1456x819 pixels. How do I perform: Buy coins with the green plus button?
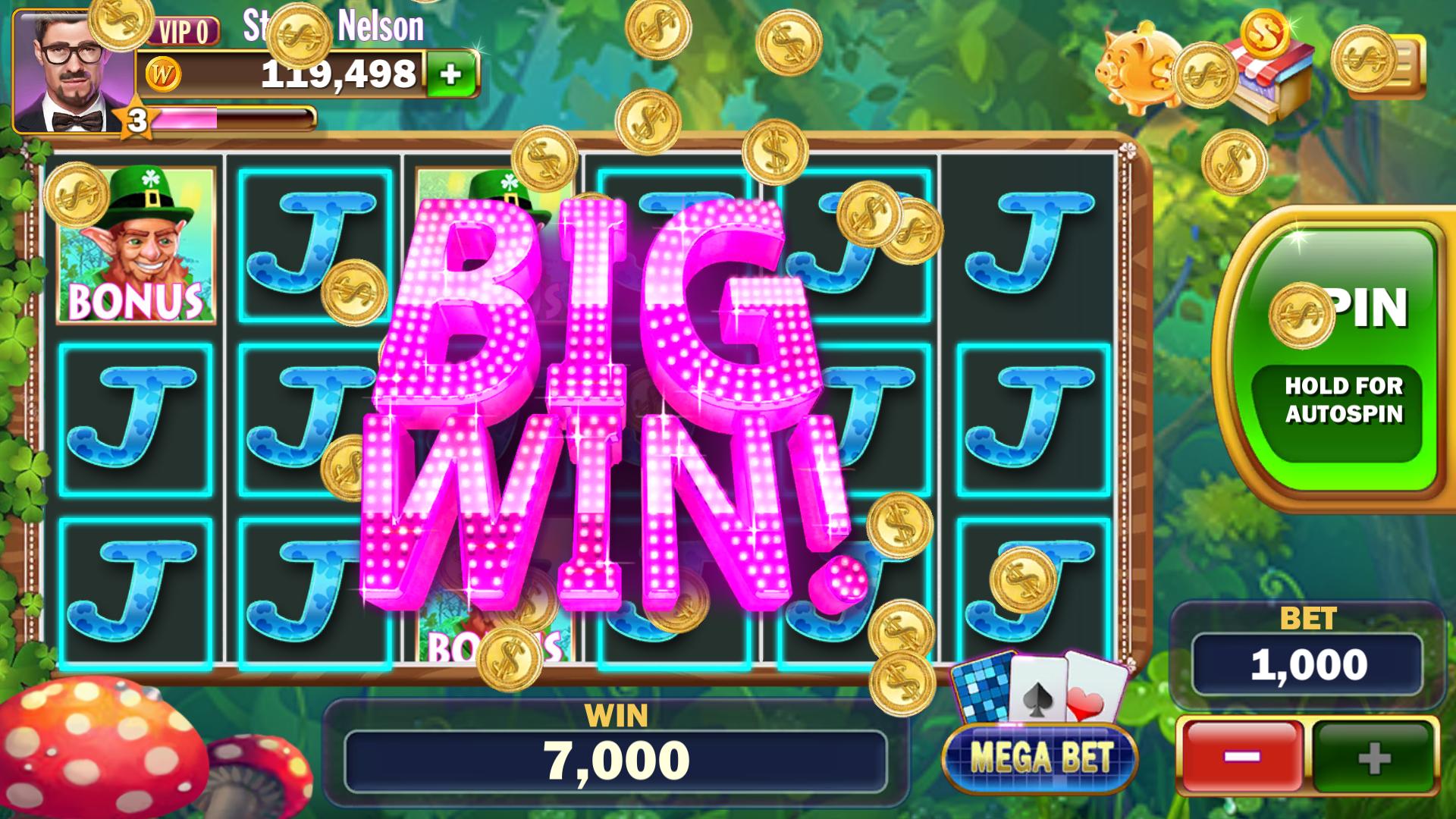tap(450, 74)
